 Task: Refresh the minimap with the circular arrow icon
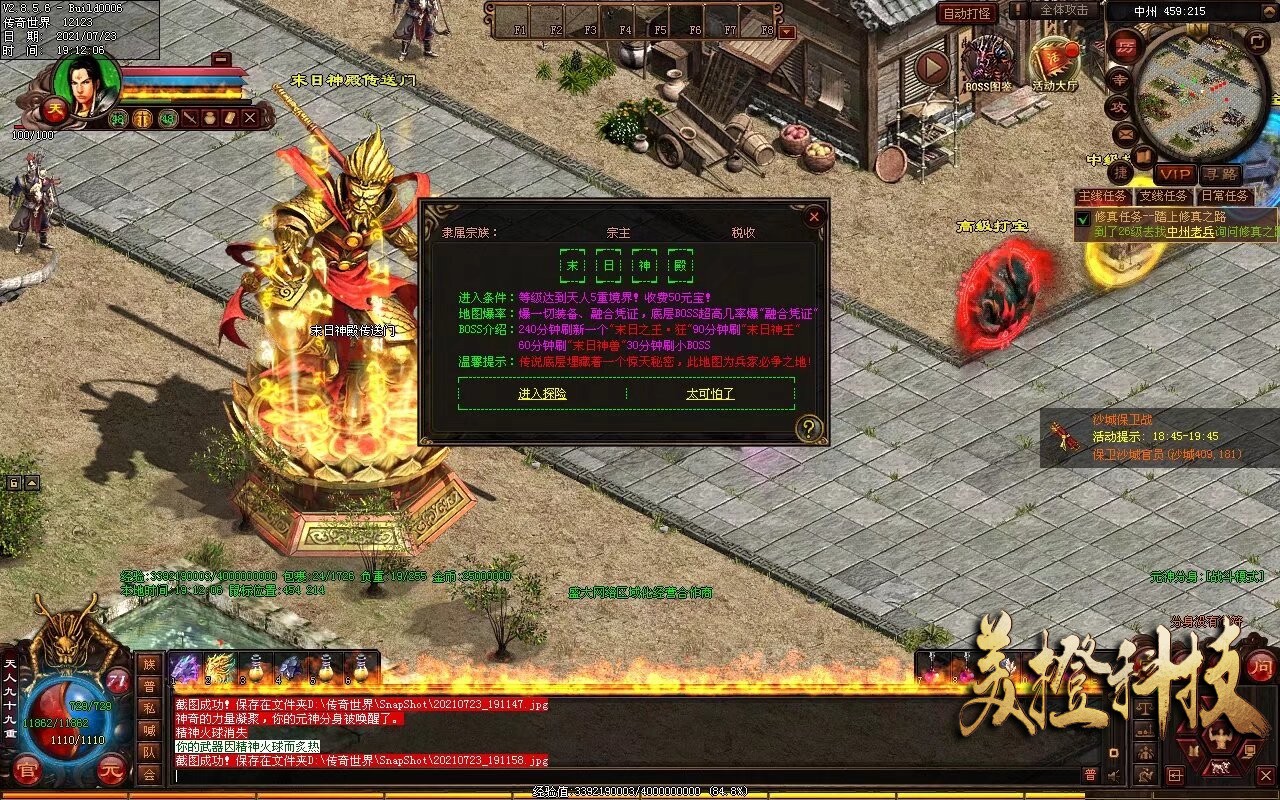coord(1256,39)
